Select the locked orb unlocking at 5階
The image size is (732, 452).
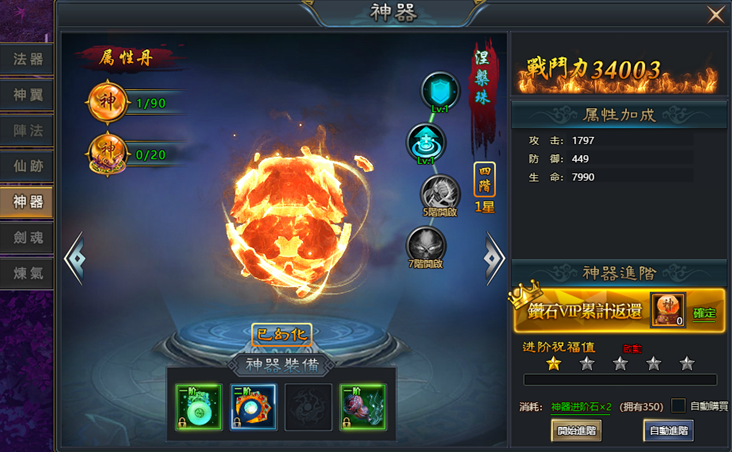click(439, 194)
